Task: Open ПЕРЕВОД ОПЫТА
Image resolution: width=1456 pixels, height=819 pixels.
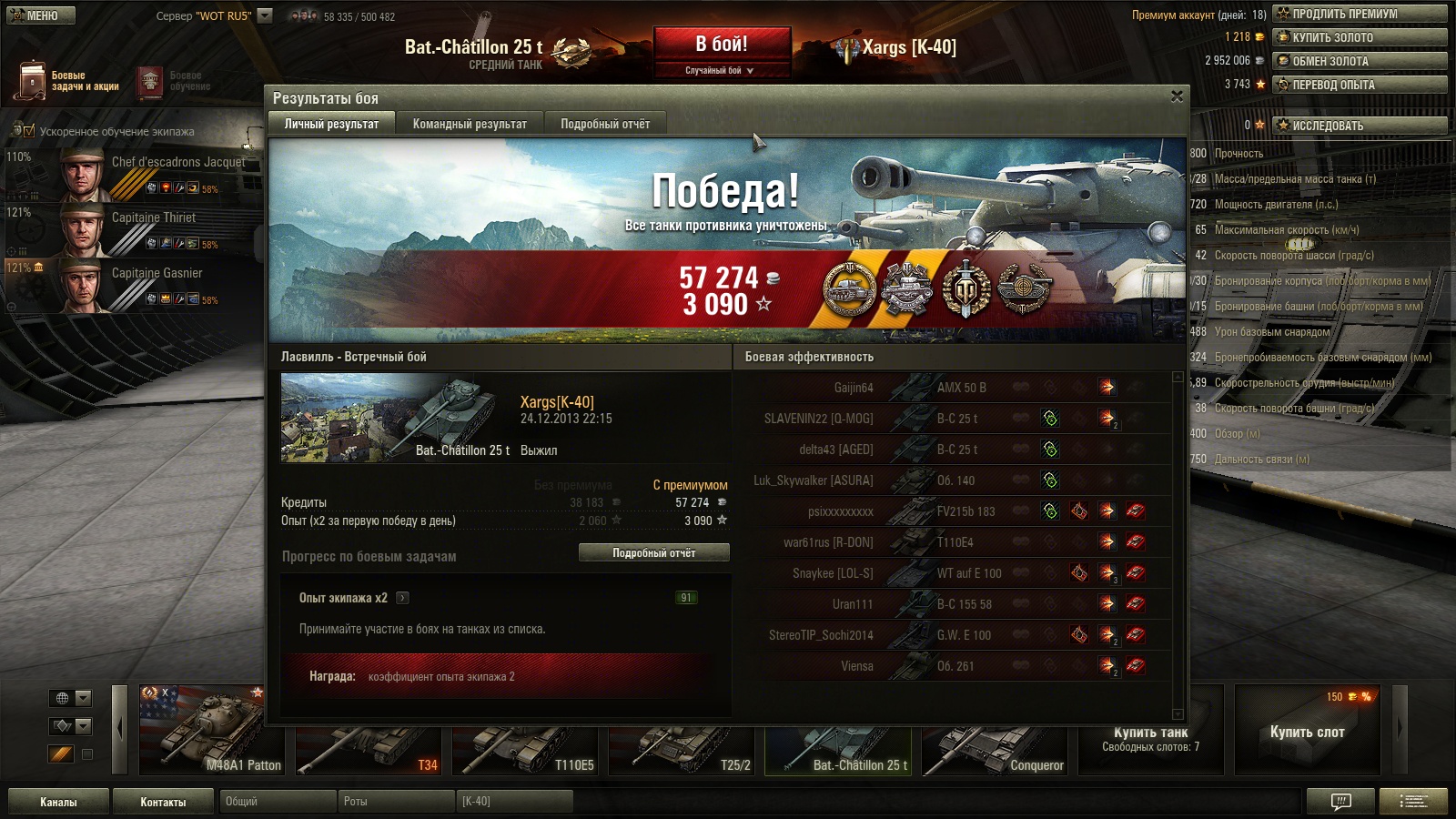Action: click(1360, 85)
